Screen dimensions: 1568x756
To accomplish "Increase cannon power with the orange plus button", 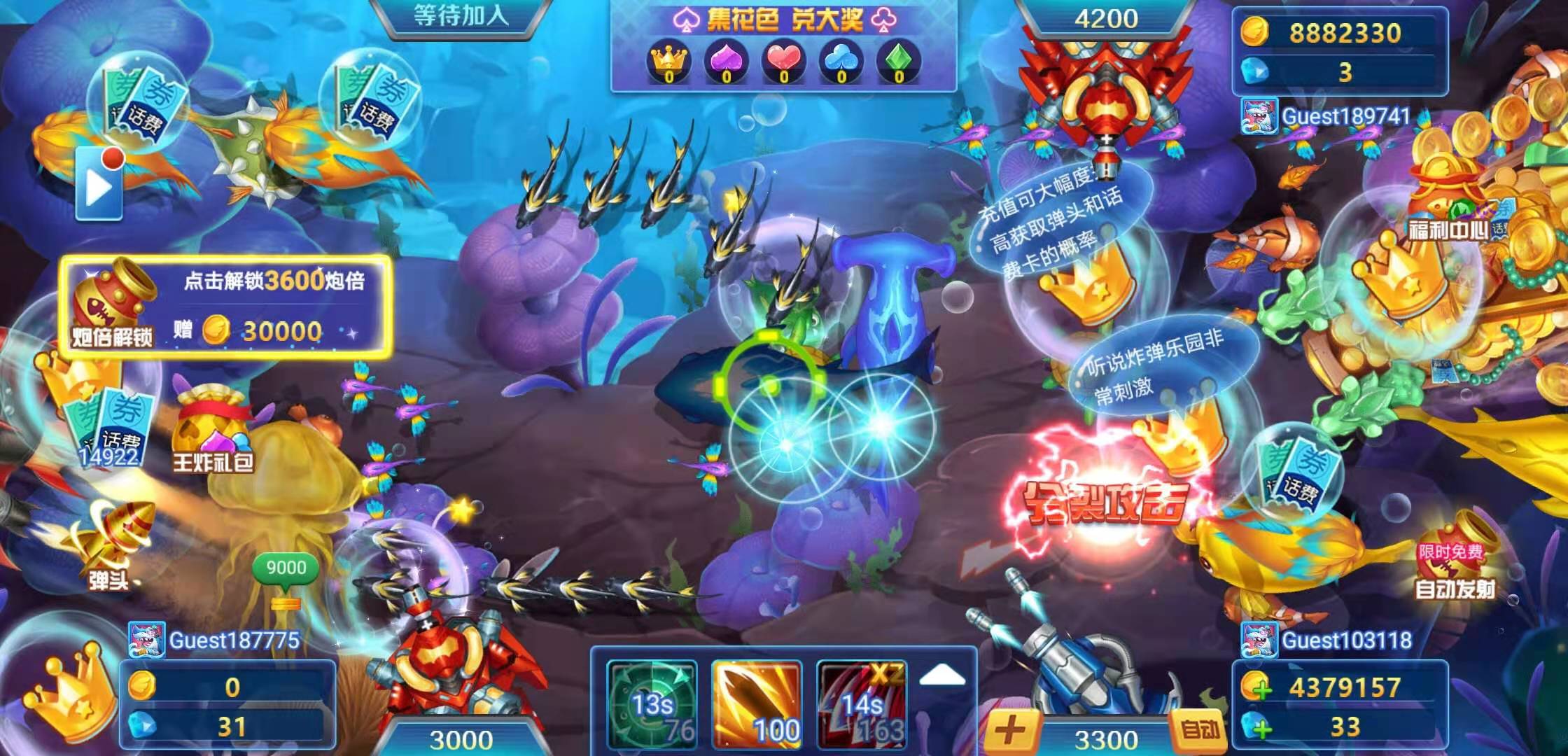I will tap(1009, 732).
